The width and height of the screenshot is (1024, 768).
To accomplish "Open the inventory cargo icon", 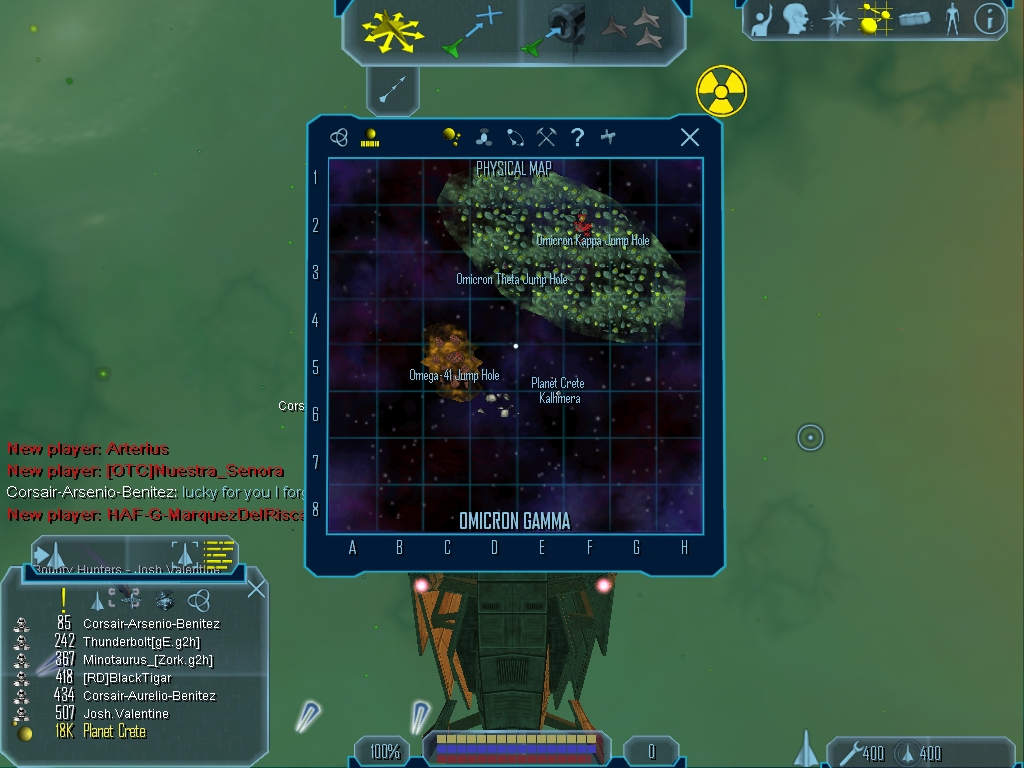I will point(915,19).
